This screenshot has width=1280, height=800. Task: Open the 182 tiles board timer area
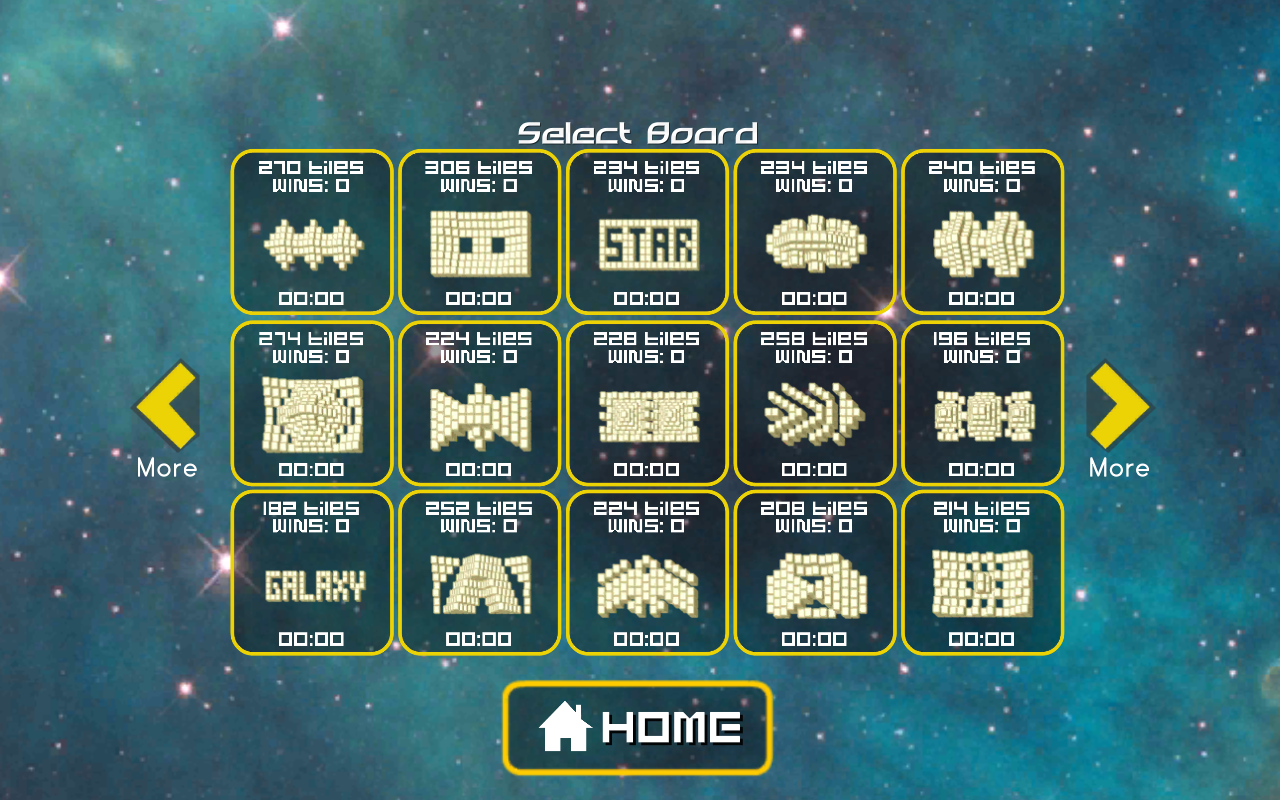point(311,639)
